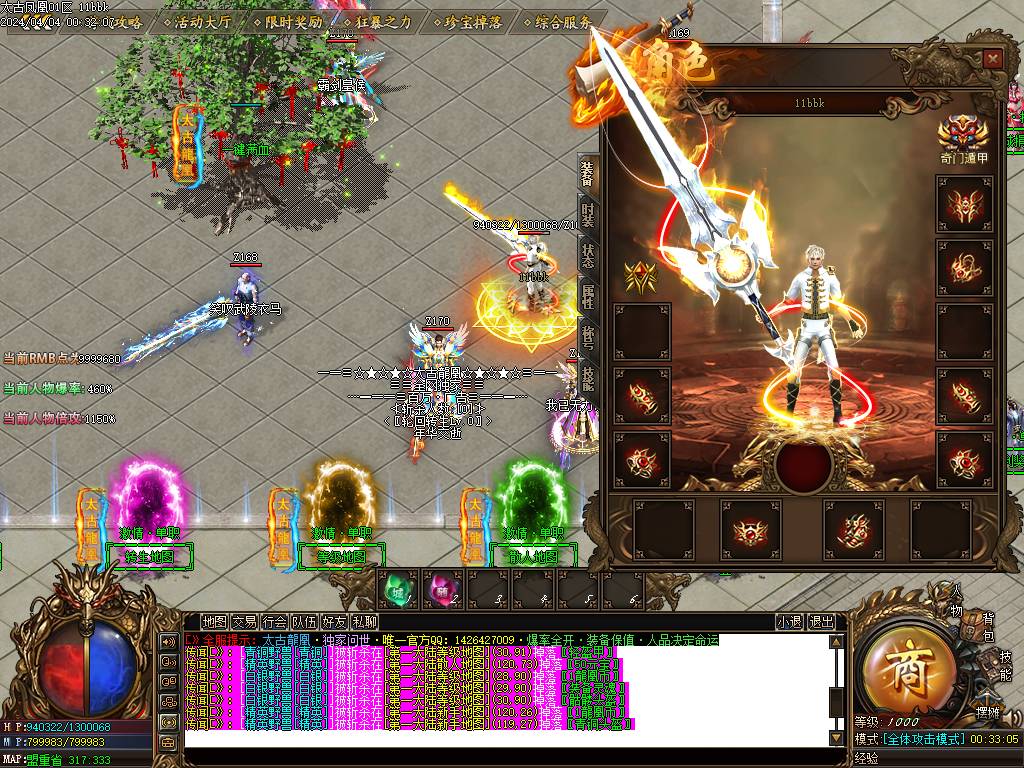
Task: Toggle the 全体攻击模式 attack mode
Action: pos(923,739)
